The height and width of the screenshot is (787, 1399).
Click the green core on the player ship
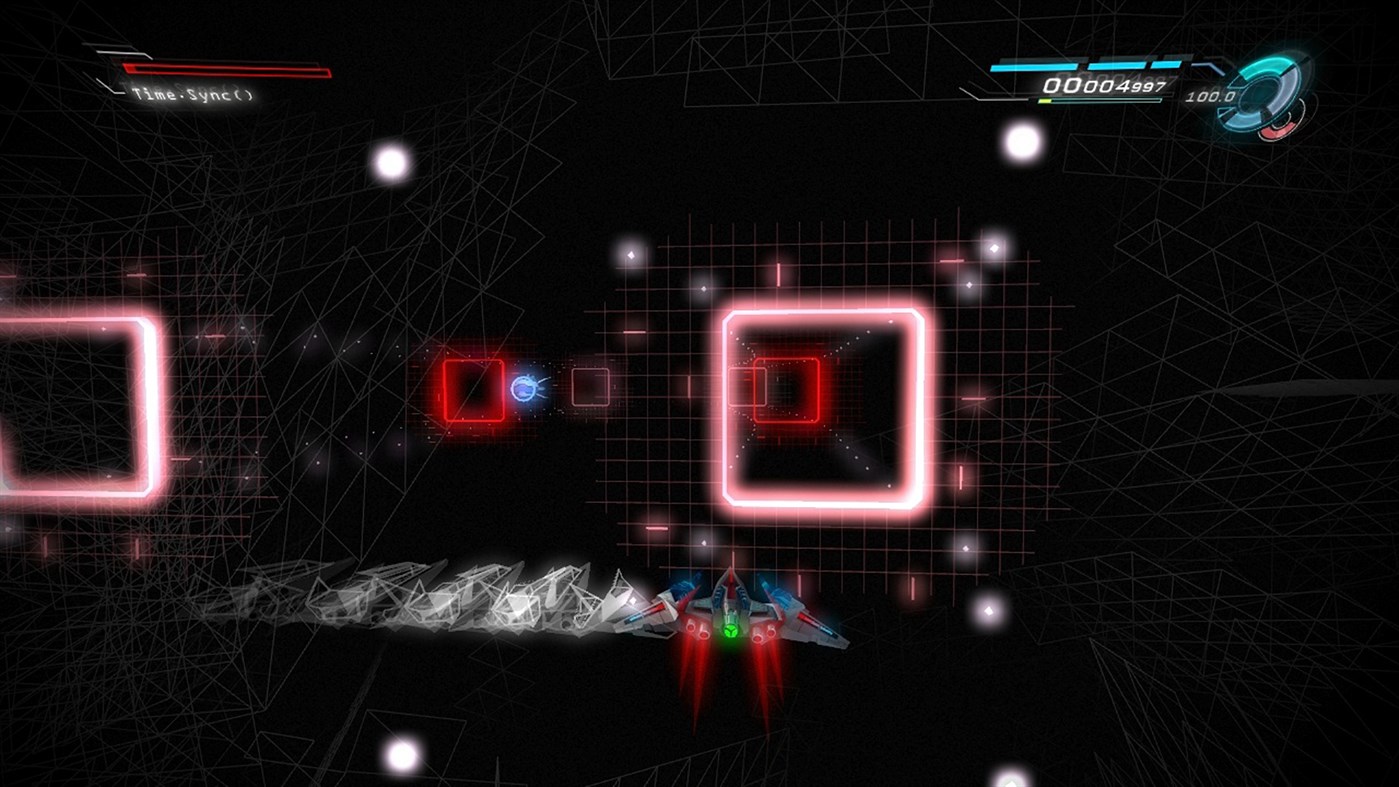729,630
